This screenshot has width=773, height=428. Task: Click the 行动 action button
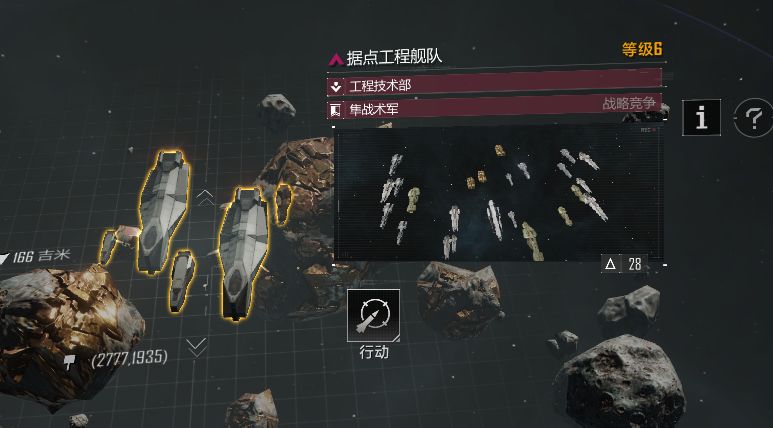point(374,316)
